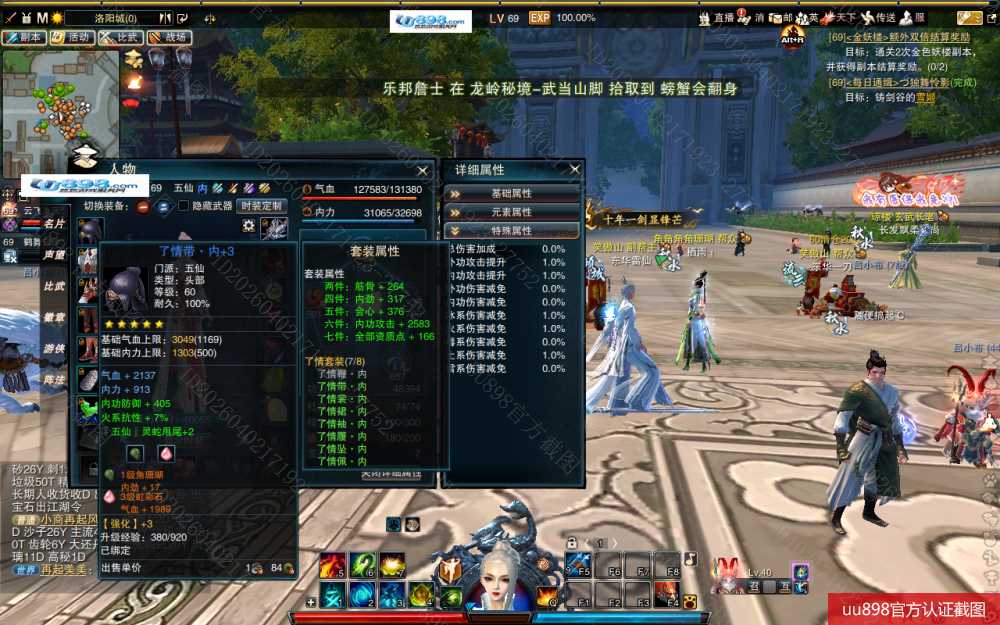Open the 比武 duel menu
Viewport: 1000px width, 625px height.
[x=120, y=37]
